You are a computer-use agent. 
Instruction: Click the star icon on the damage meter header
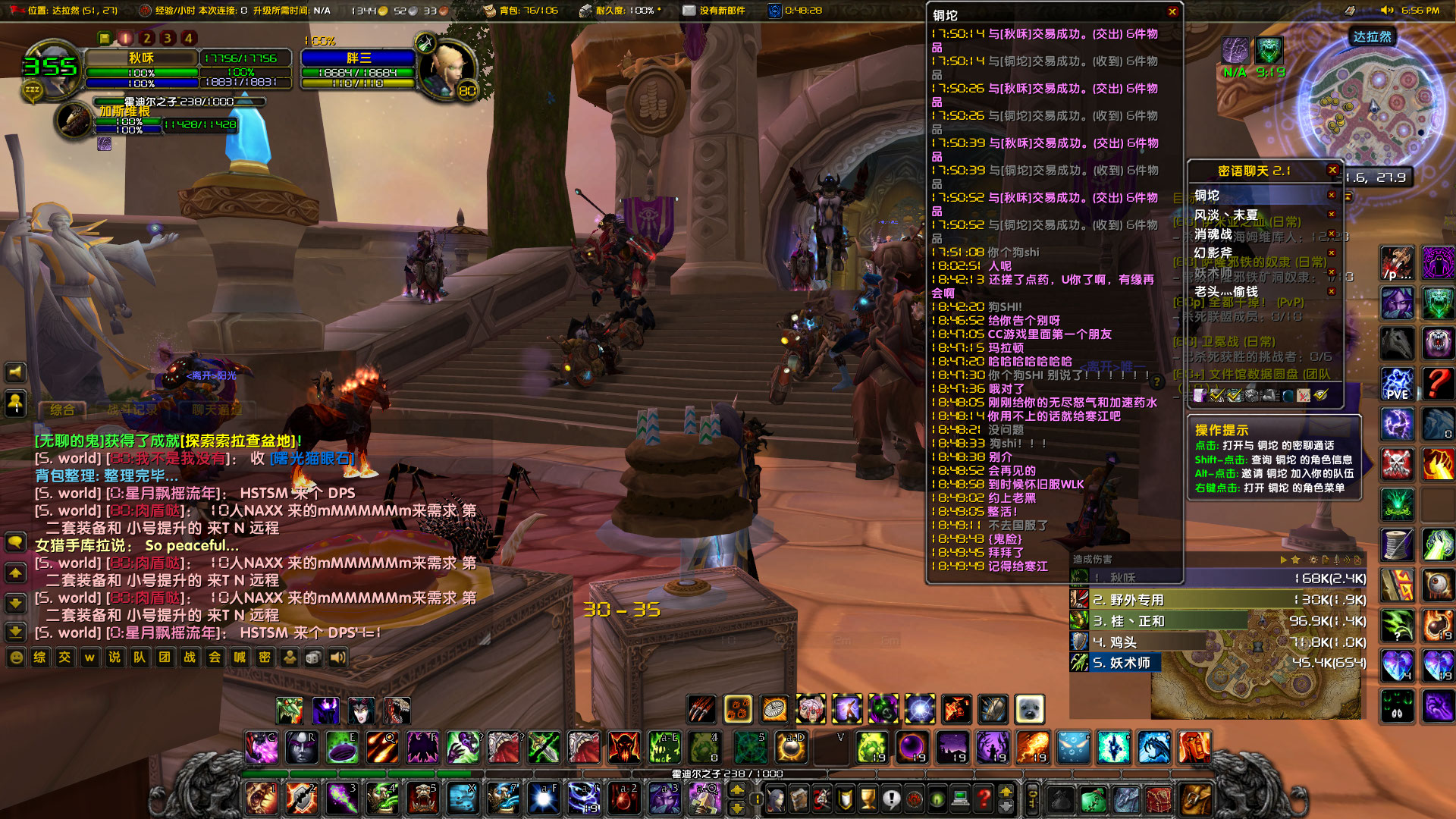pyautogui.click(x=1296, y=559)
